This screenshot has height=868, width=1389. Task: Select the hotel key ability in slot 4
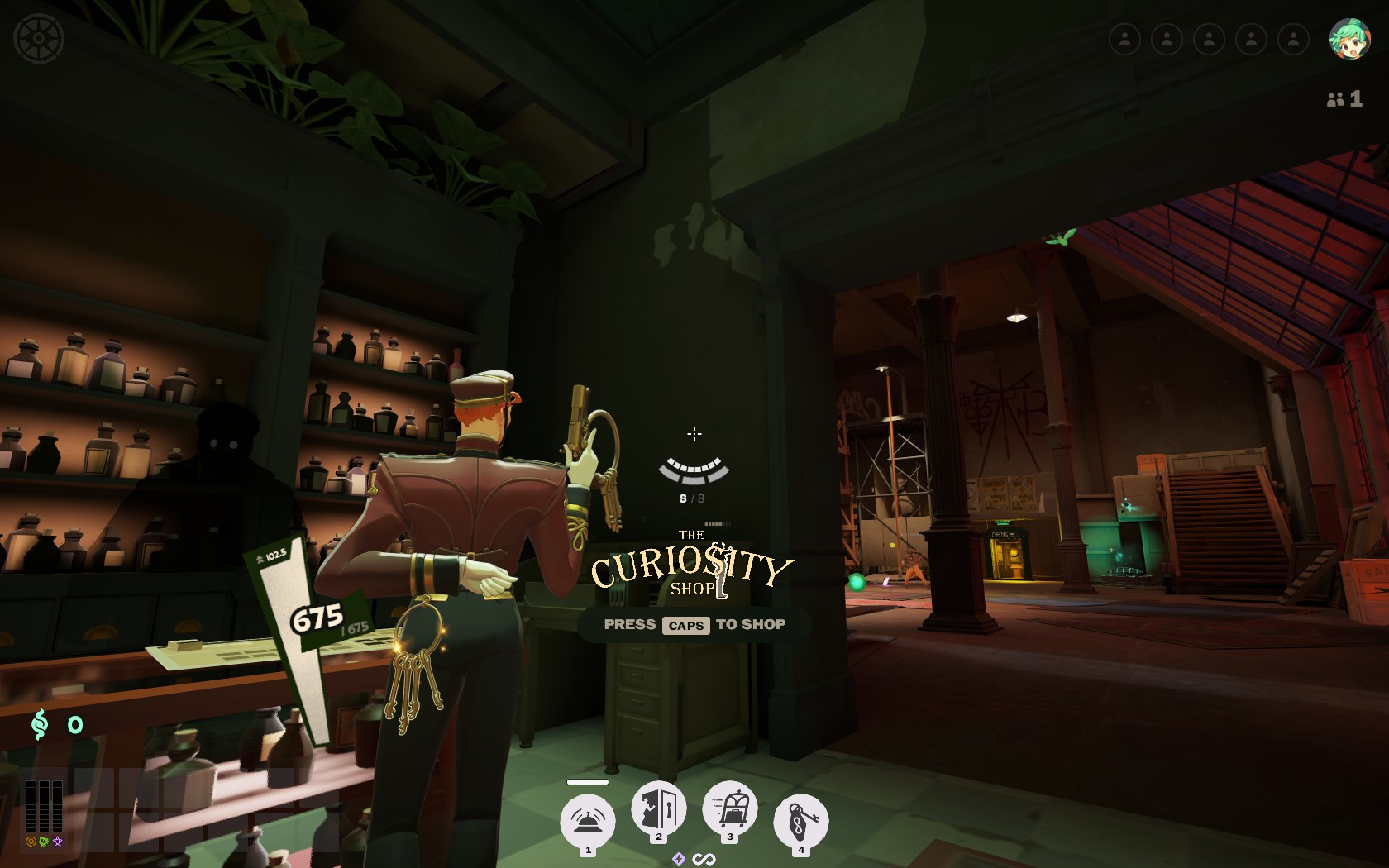click(x=800, y=818)
